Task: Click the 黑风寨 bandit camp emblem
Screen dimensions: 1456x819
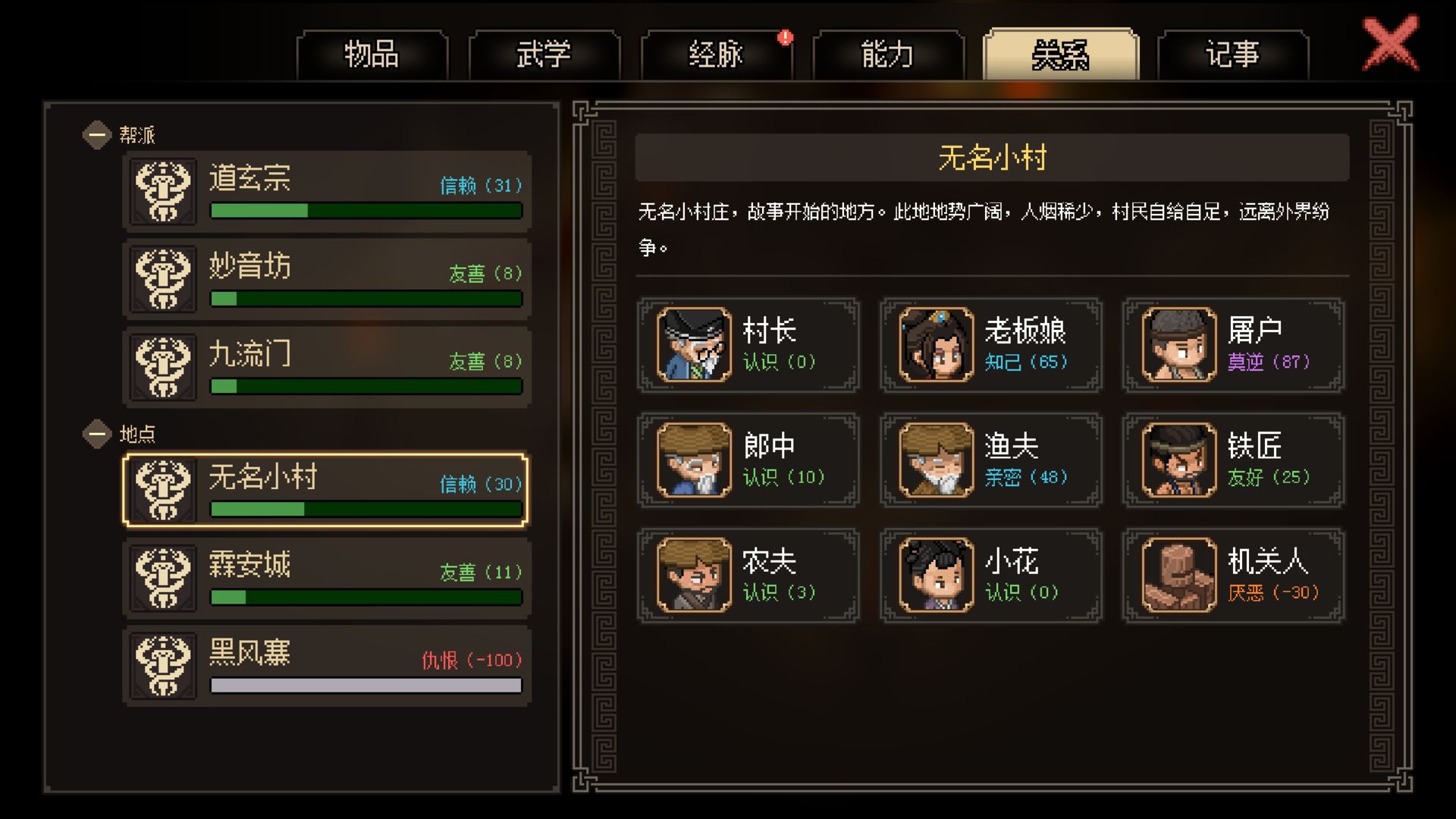Action: 162,665
